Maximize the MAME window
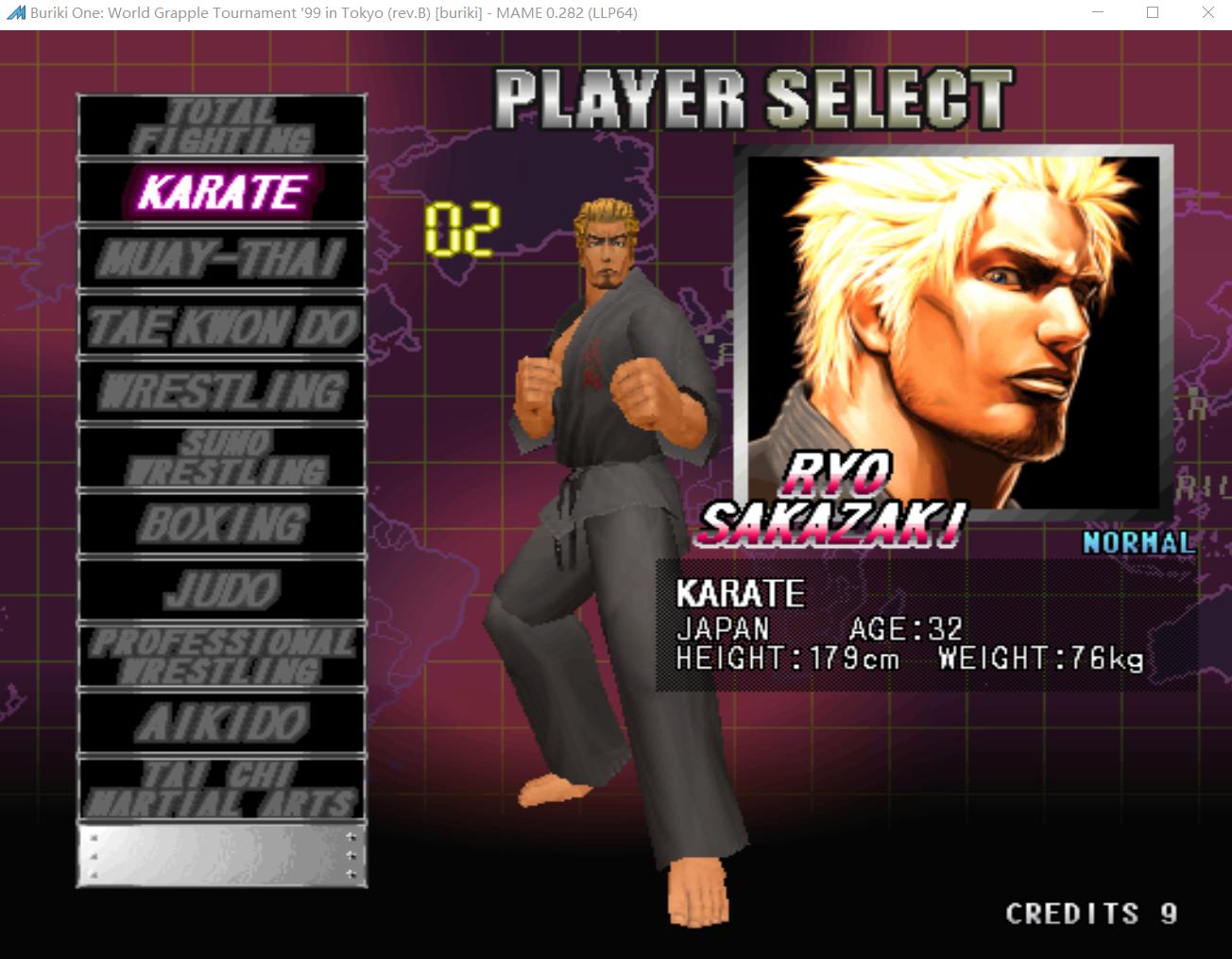Image resolution: width=1232 pixels, height=959 pixels. (x=1153, y=13)
